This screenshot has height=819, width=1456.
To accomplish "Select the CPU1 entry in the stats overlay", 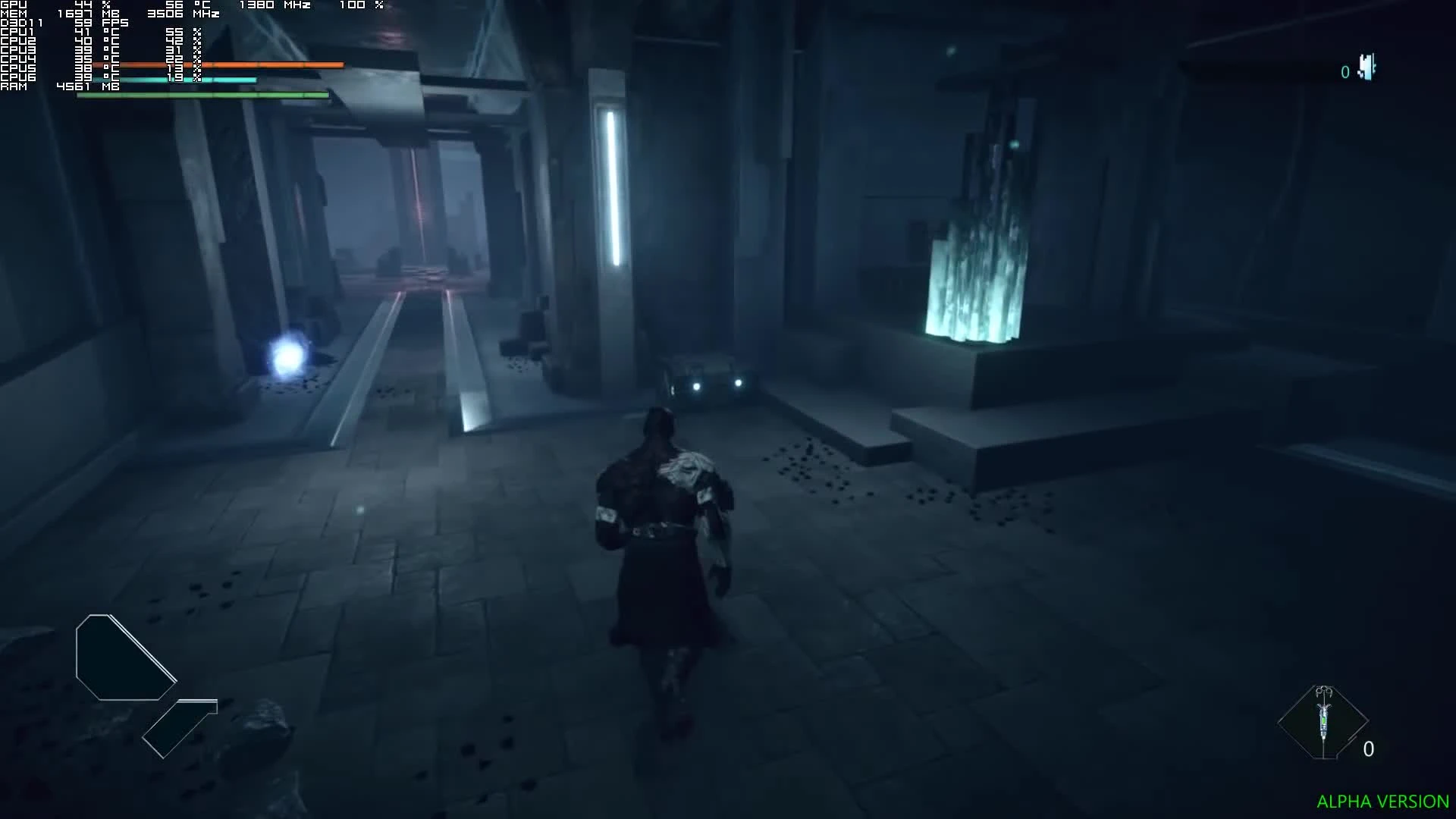I will (15, 33).
